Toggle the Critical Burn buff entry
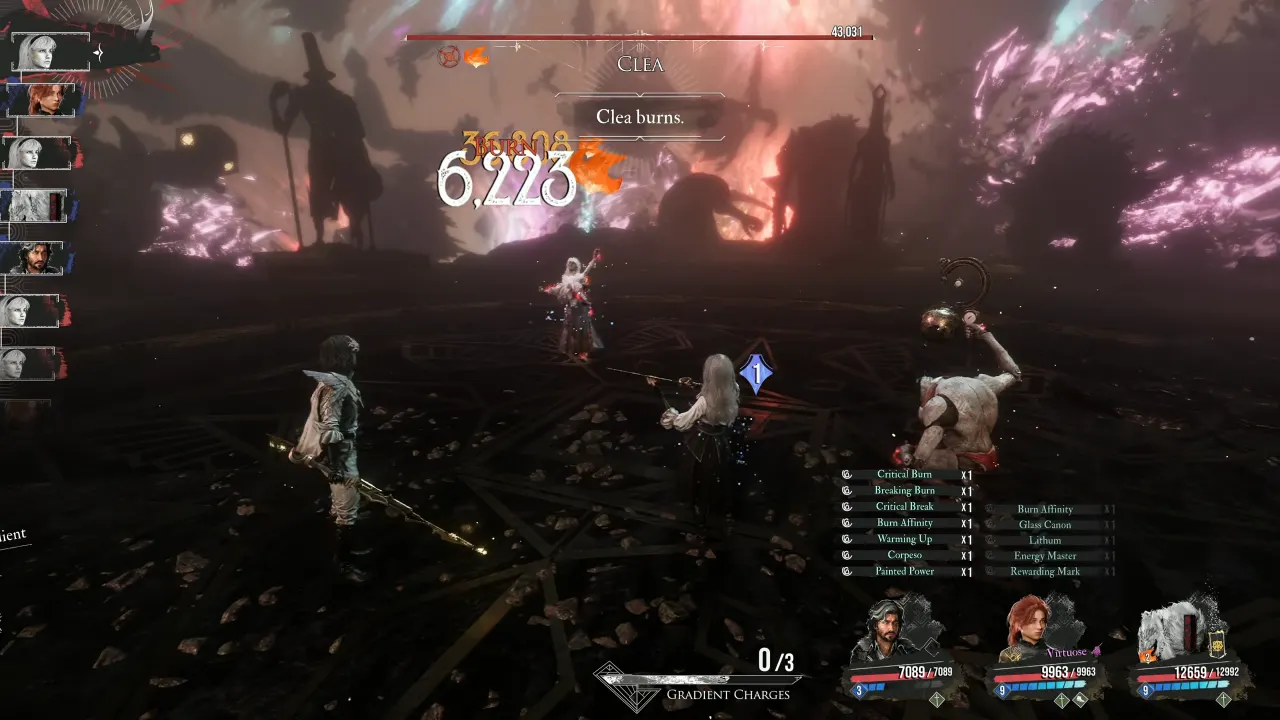The width and height of the screenshot is (1280, 720). coord(907,474)
